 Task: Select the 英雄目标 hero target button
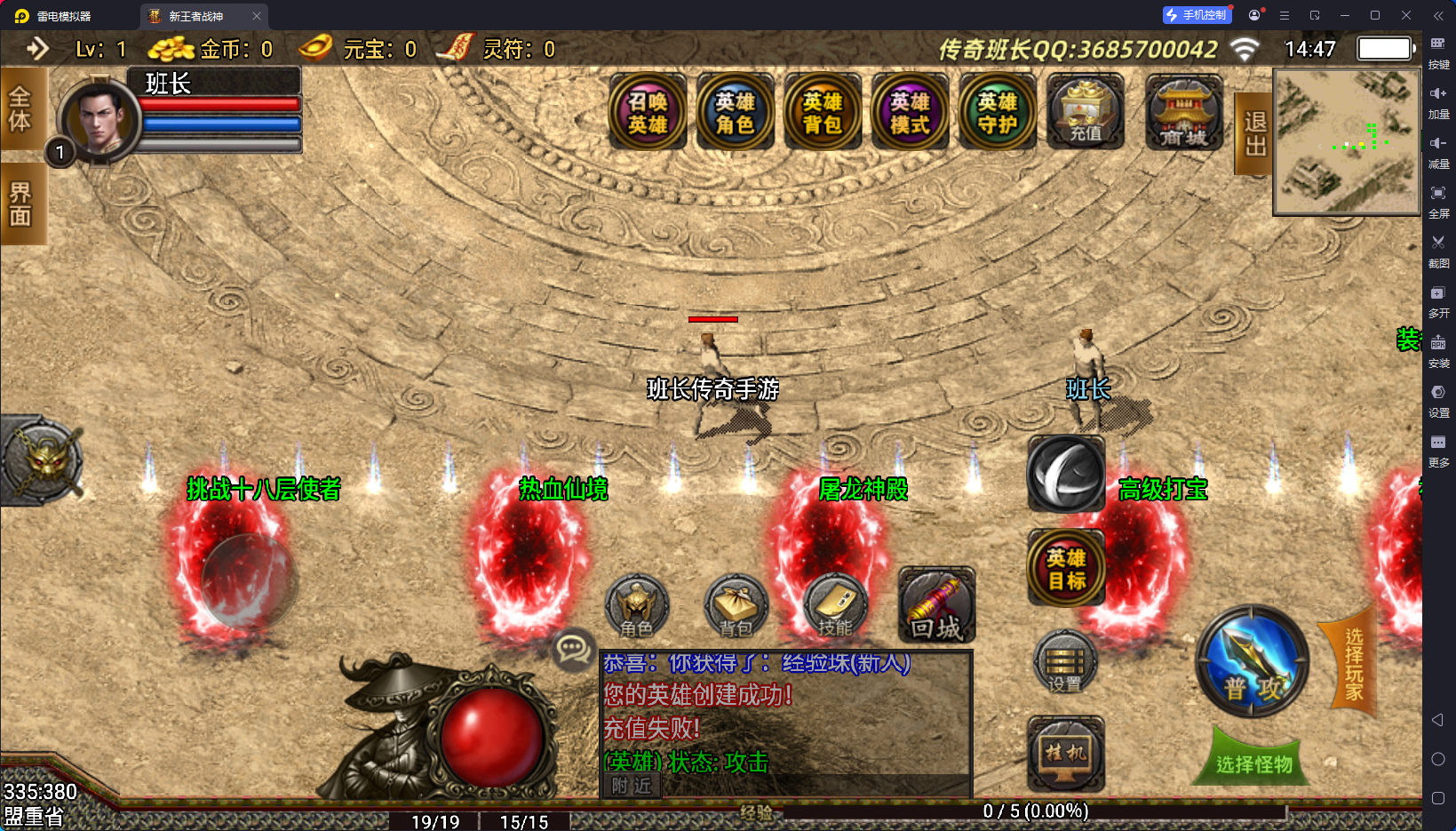pyautogui.click(x=1066, y=569)
